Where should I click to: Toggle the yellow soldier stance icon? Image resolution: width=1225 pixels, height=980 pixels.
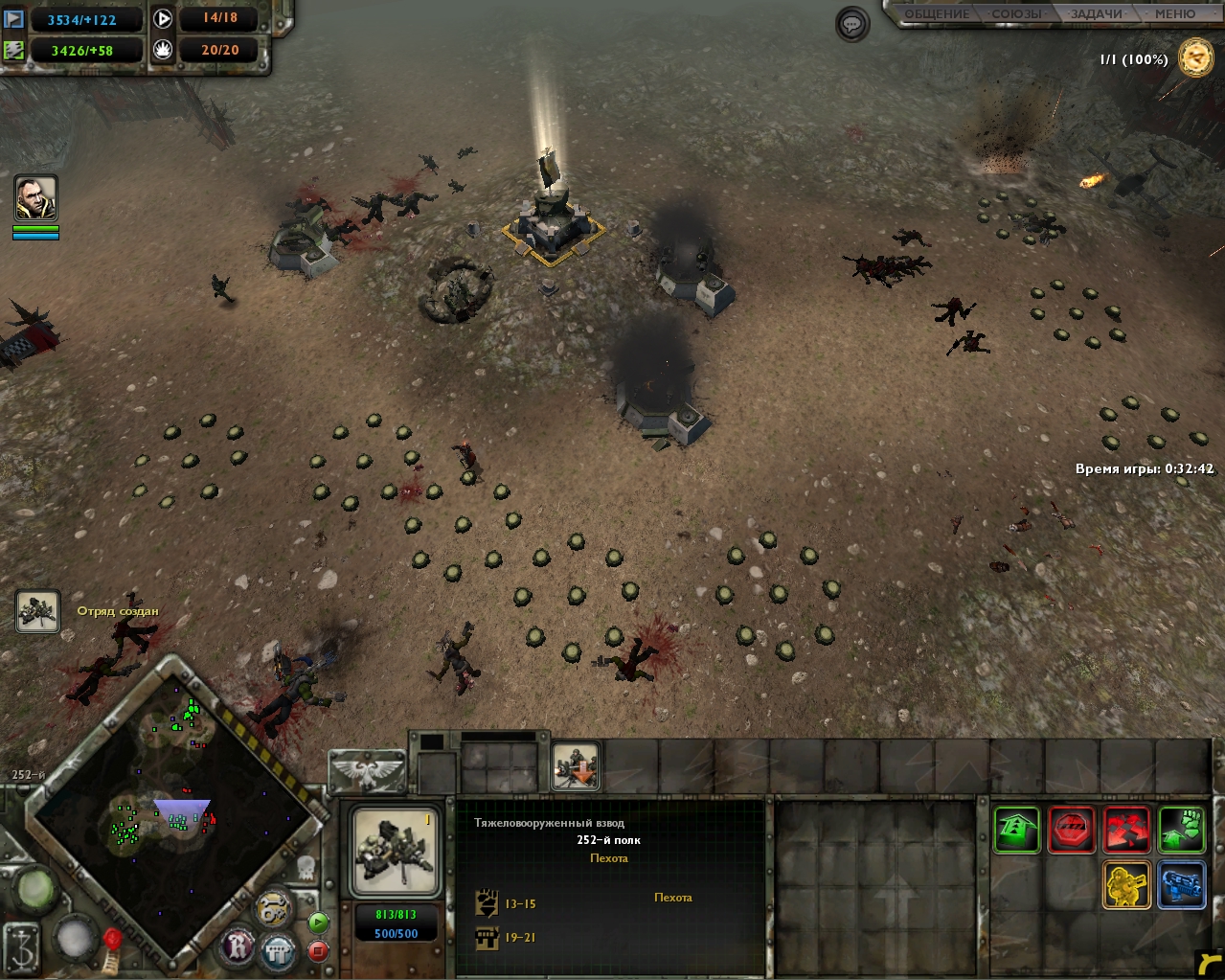tap(1127, 884)
